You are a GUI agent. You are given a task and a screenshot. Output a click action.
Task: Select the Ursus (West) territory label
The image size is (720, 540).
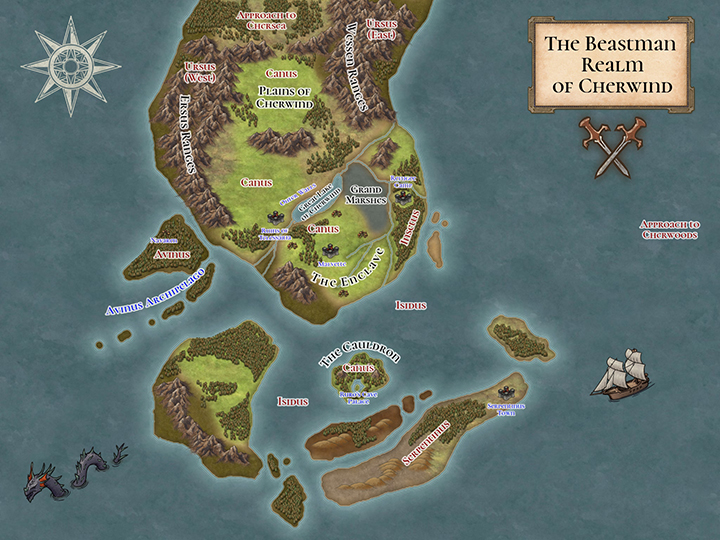[202, 72]
